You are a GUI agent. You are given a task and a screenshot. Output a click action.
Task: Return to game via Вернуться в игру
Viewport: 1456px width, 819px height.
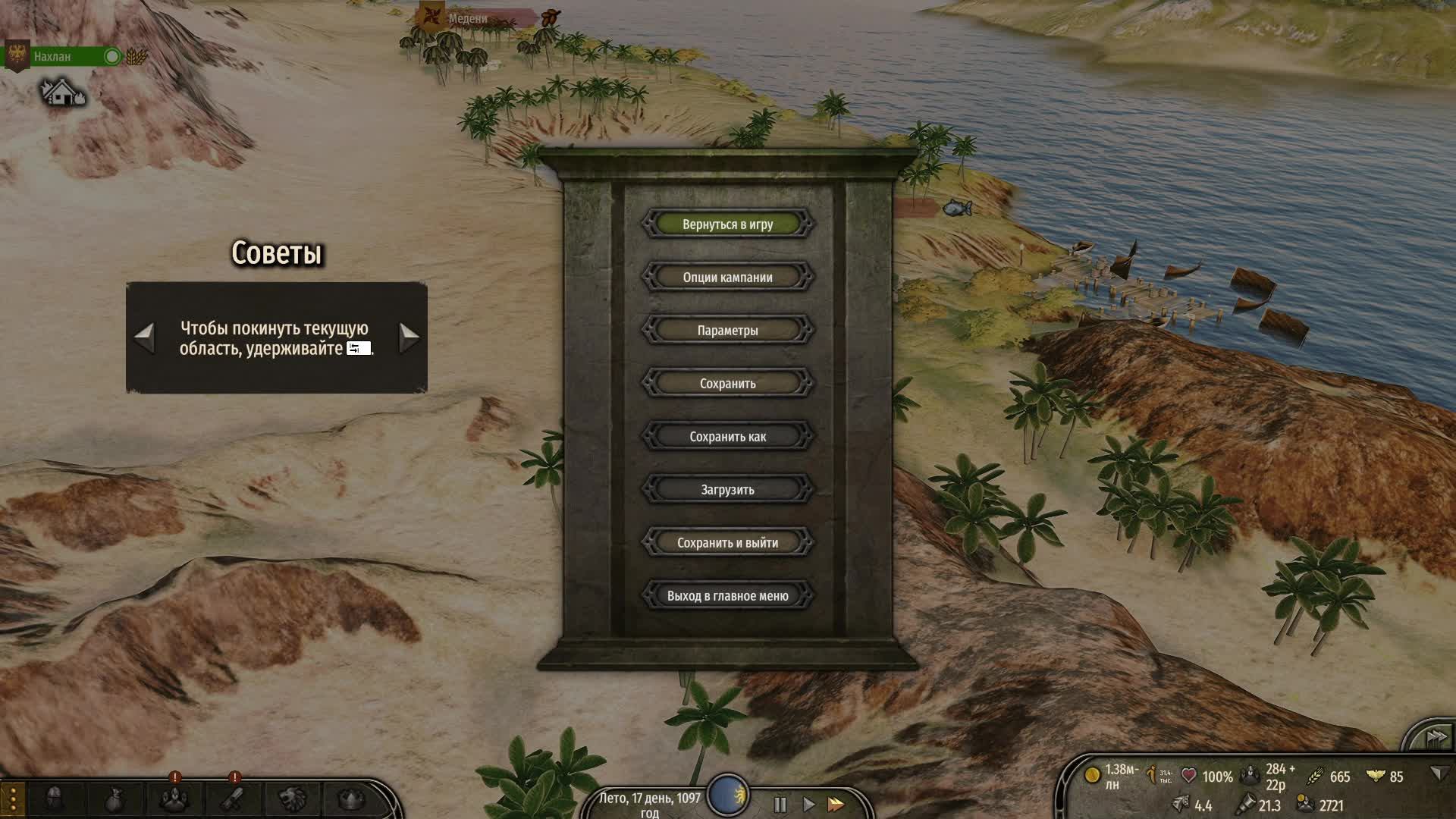click(727, 224)
